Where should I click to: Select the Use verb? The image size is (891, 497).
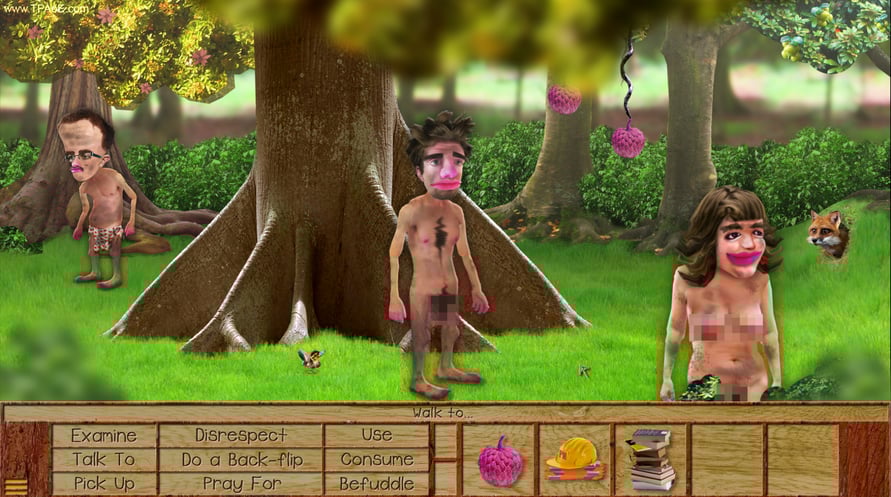pos(377,435)
